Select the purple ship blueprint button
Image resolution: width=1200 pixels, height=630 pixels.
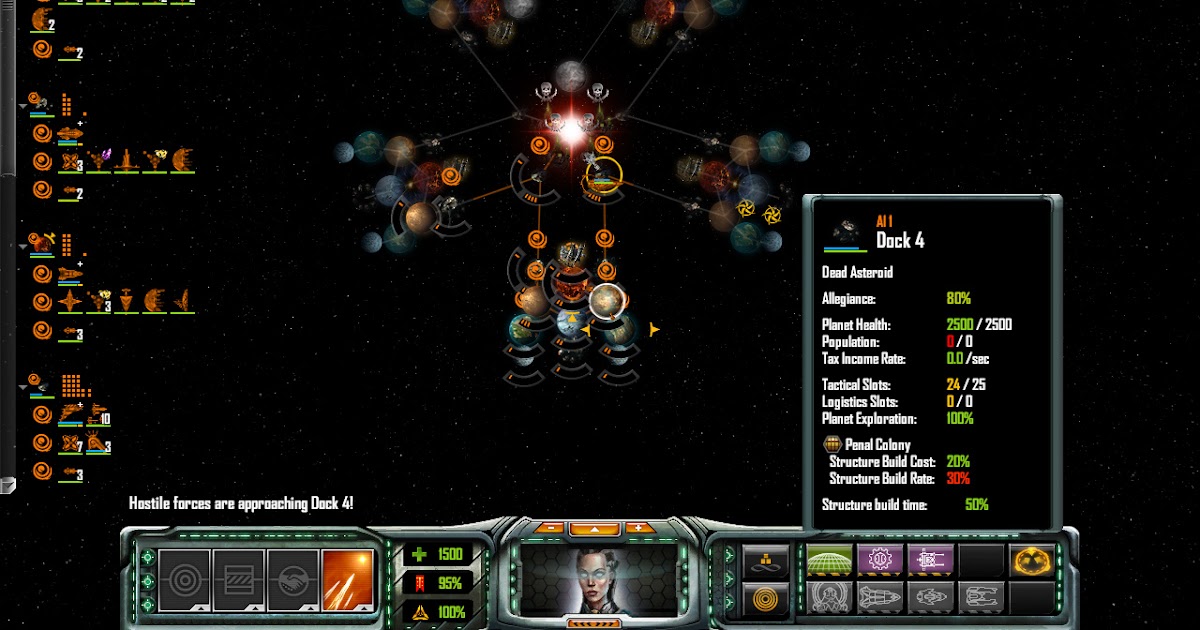pos(930,560)
